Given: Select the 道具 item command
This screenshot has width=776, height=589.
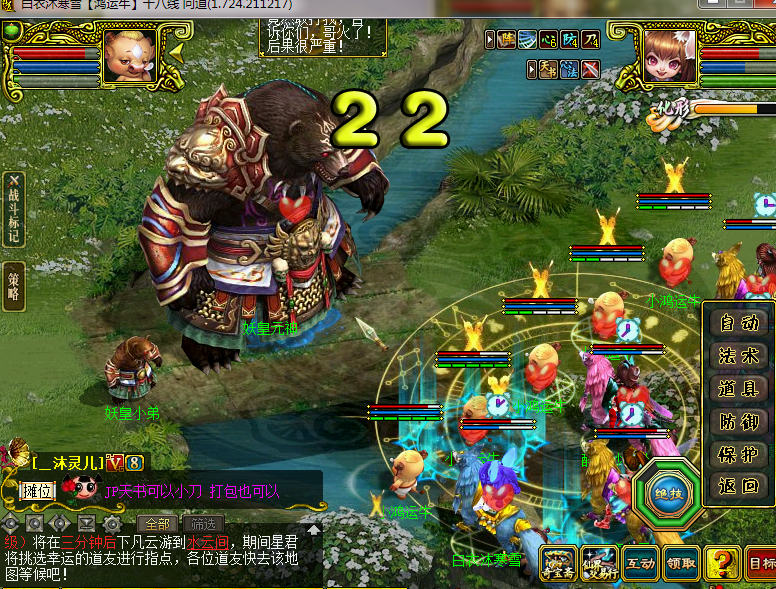Looking at the screenshot, I should point(739,388).
